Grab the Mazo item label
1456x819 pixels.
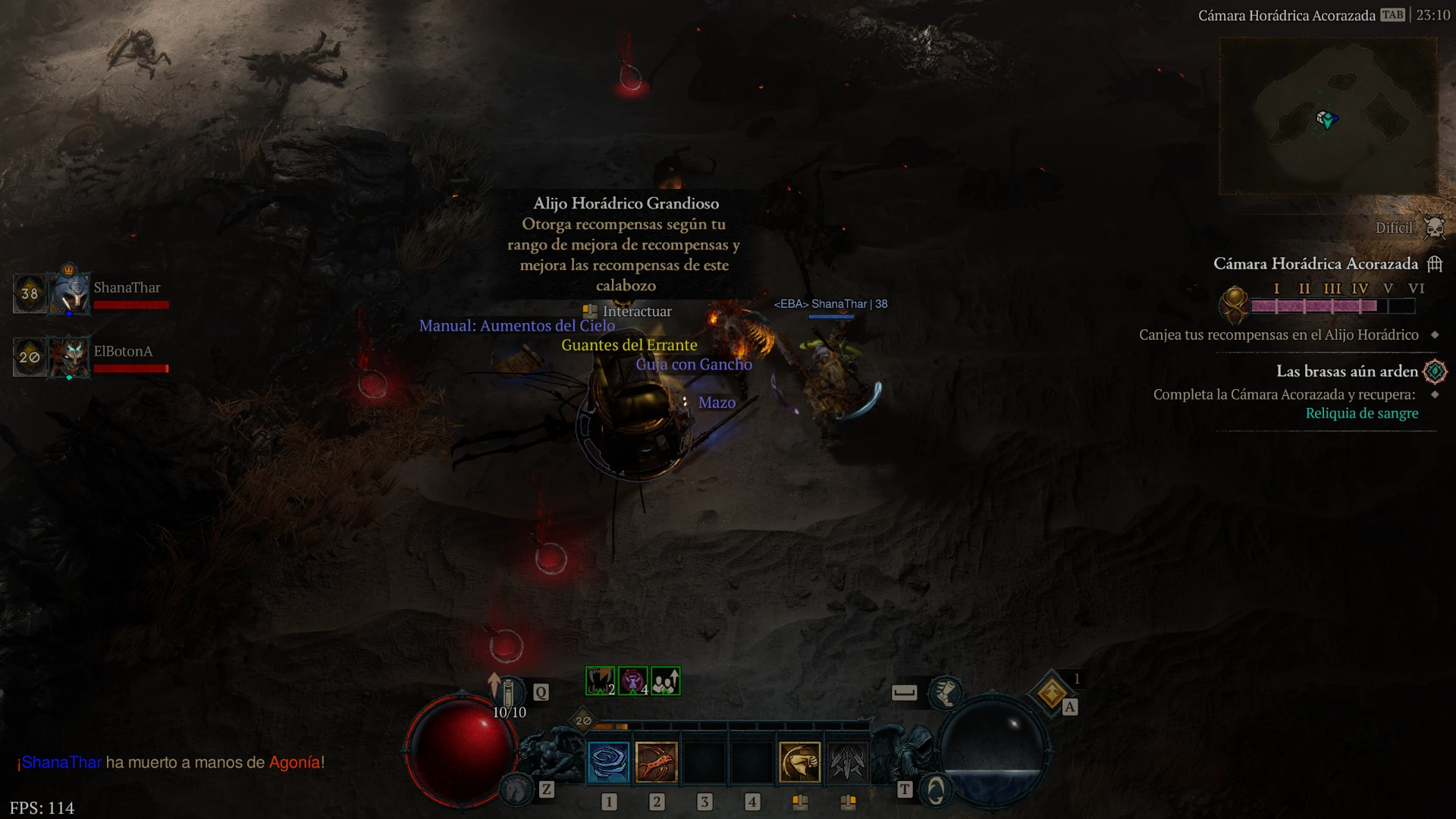(717, 403)
